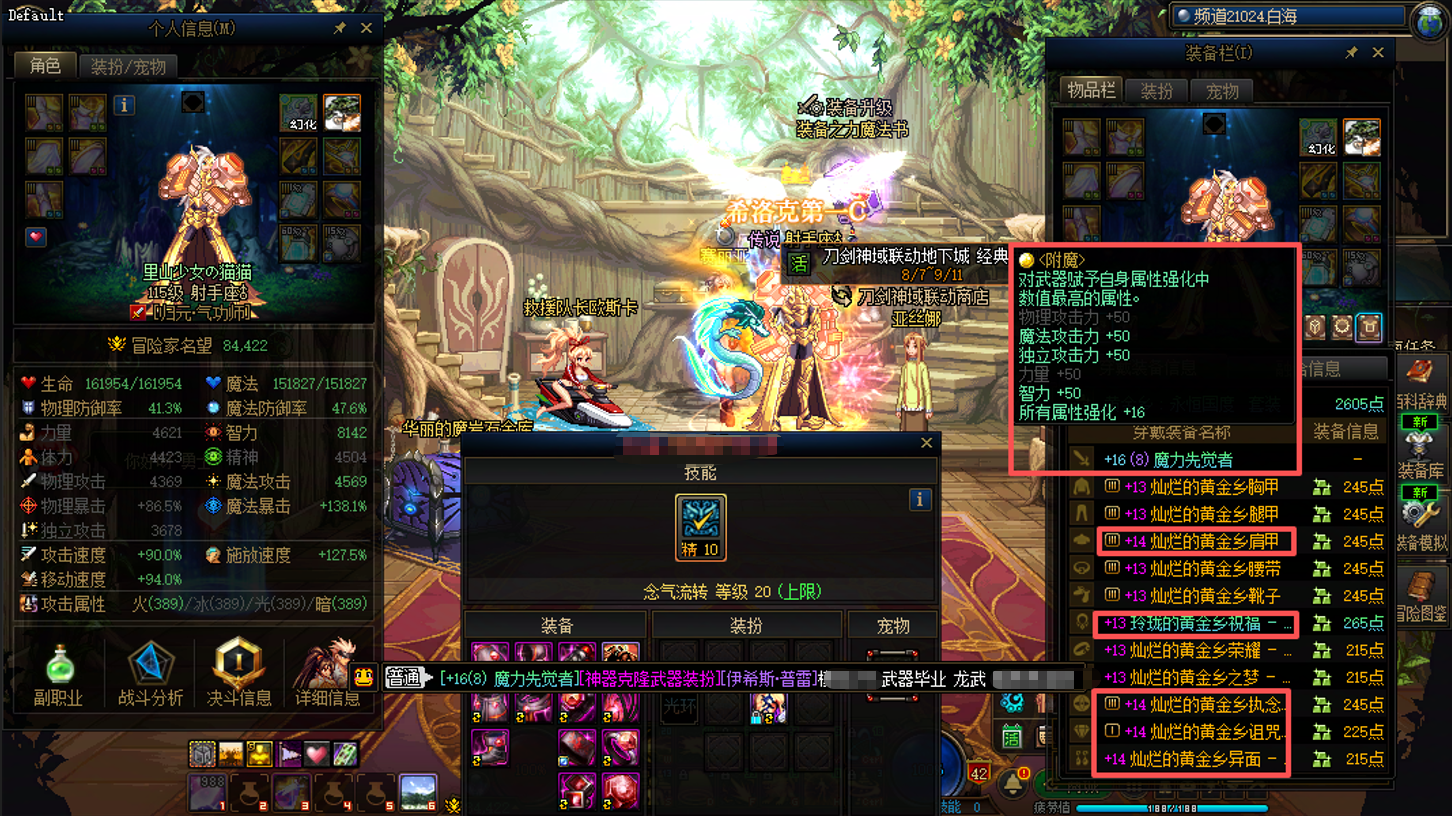
Task: Select the +16 魔力先觉者 weapon row
Action: (x=1180, y=460)
